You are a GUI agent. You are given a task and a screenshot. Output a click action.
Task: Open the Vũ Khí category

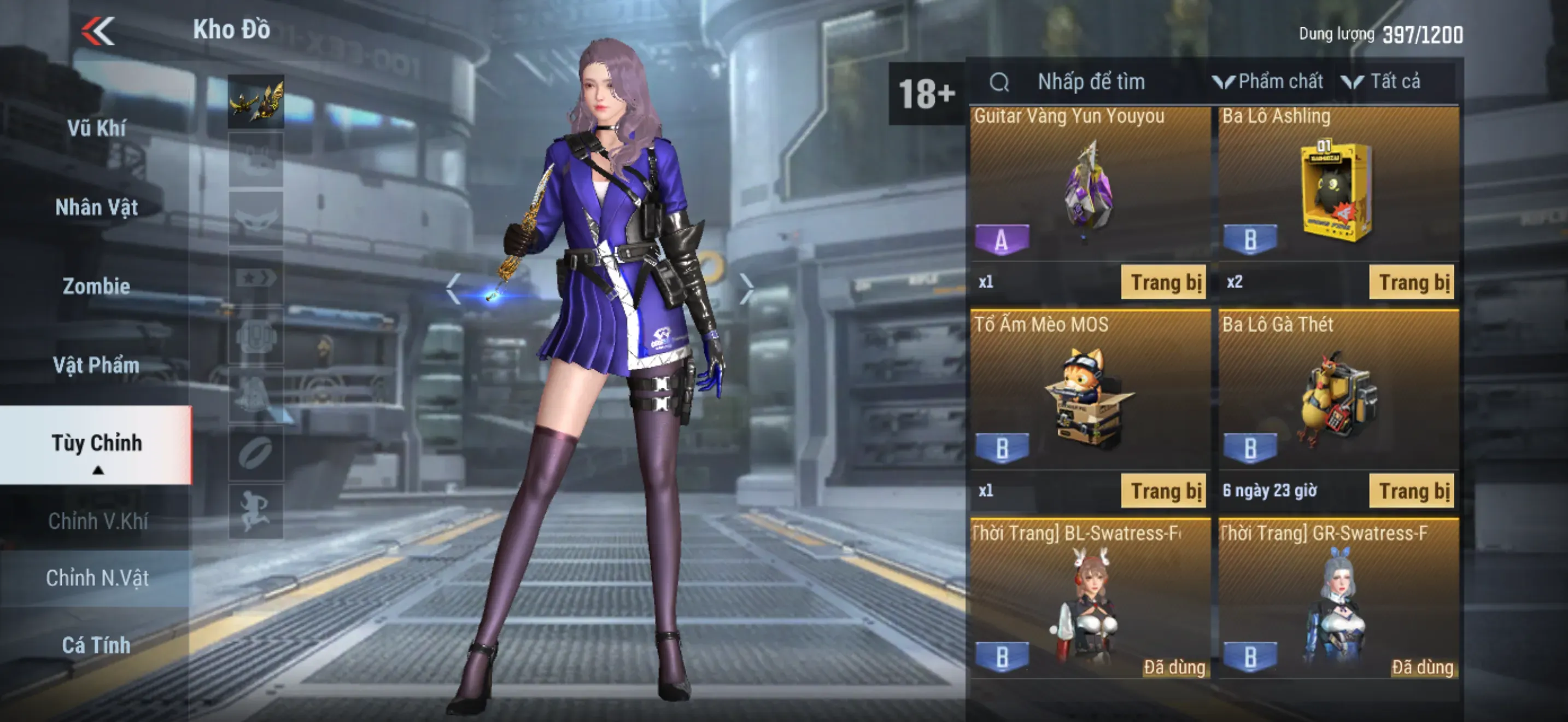pyautogui.click(x=96, y=128)
